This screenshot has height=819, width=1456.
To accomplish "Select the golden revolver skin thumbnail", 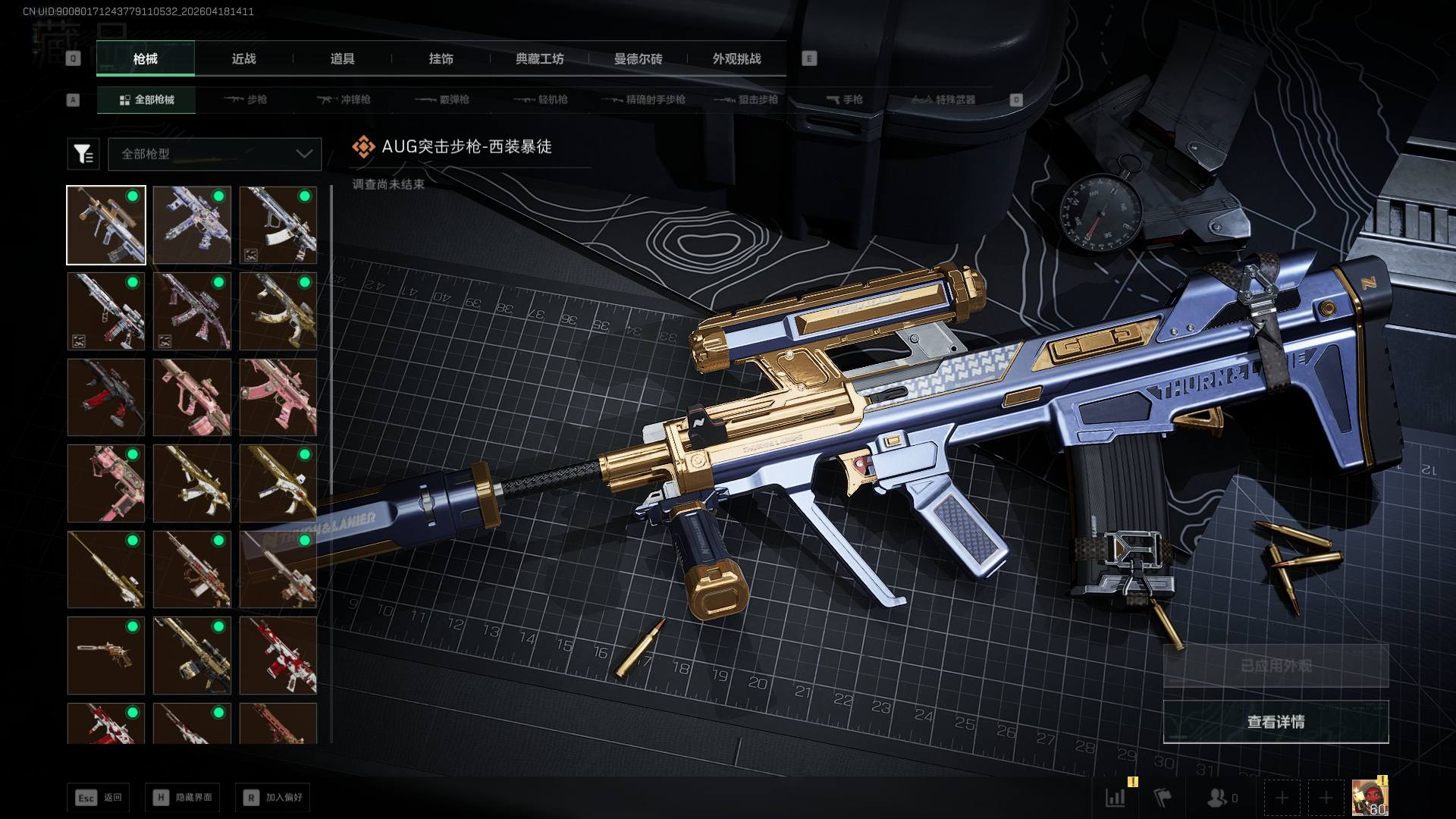I will [106, 655].
